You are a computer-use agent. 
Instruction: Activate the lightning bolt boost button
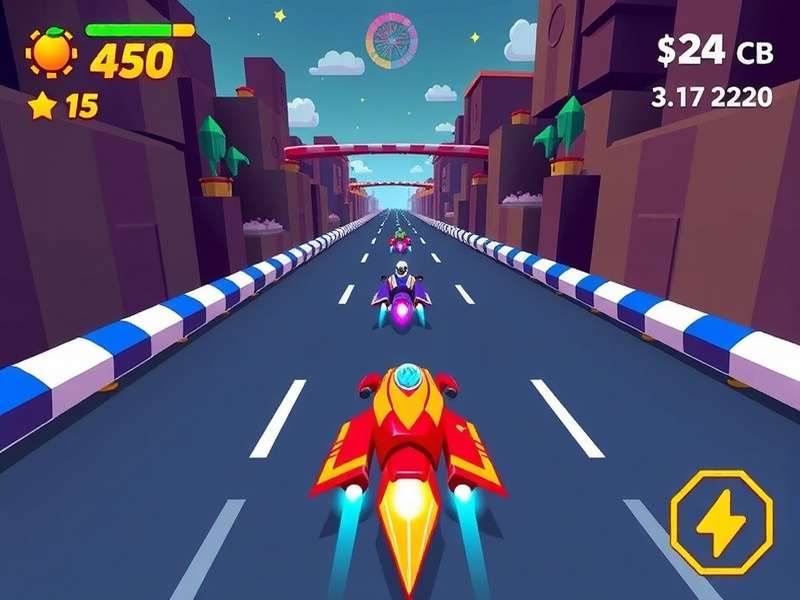720,522
